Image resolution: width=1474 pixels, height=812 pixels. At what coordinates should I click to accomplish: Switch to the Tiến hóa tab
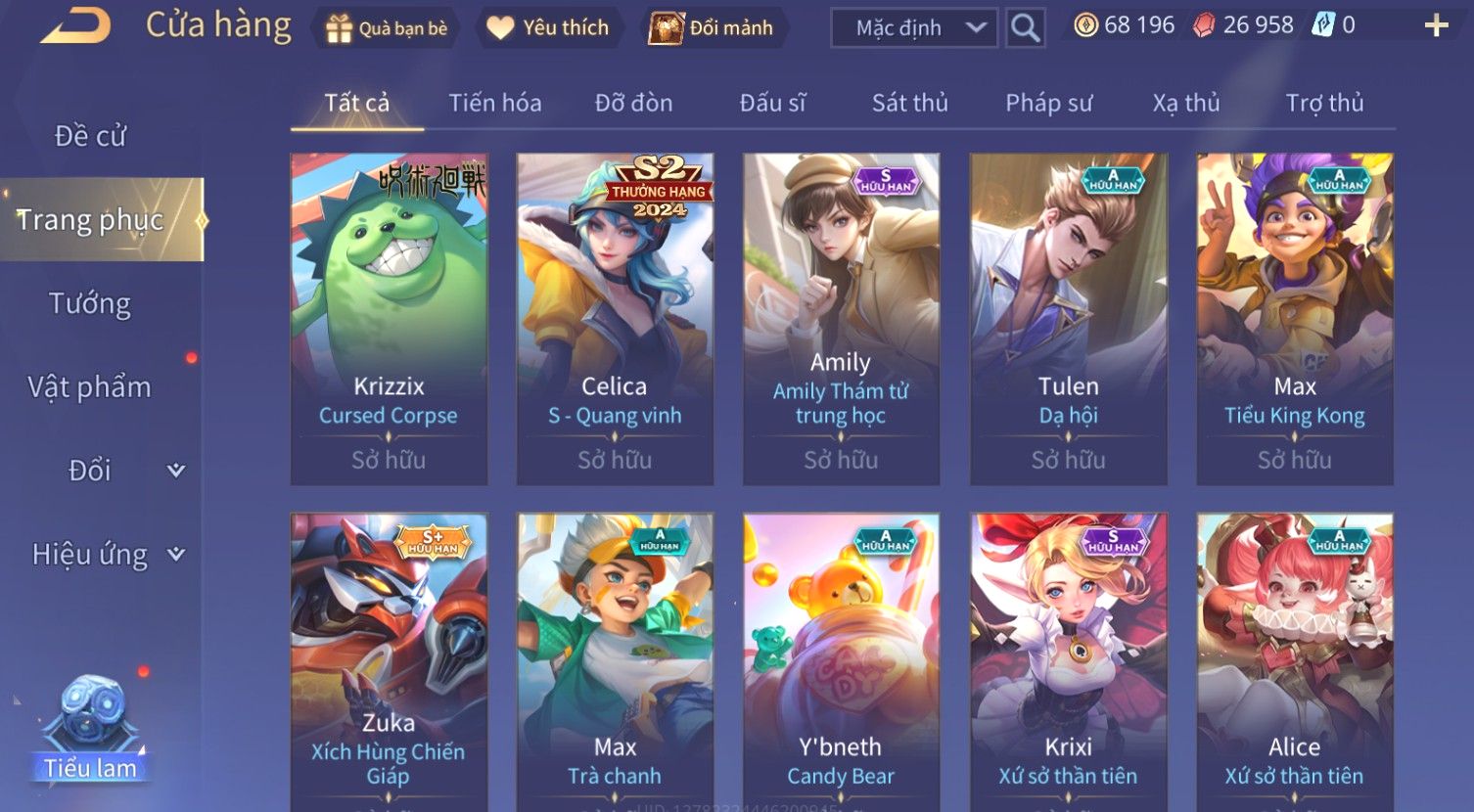(x=494, y=103)
